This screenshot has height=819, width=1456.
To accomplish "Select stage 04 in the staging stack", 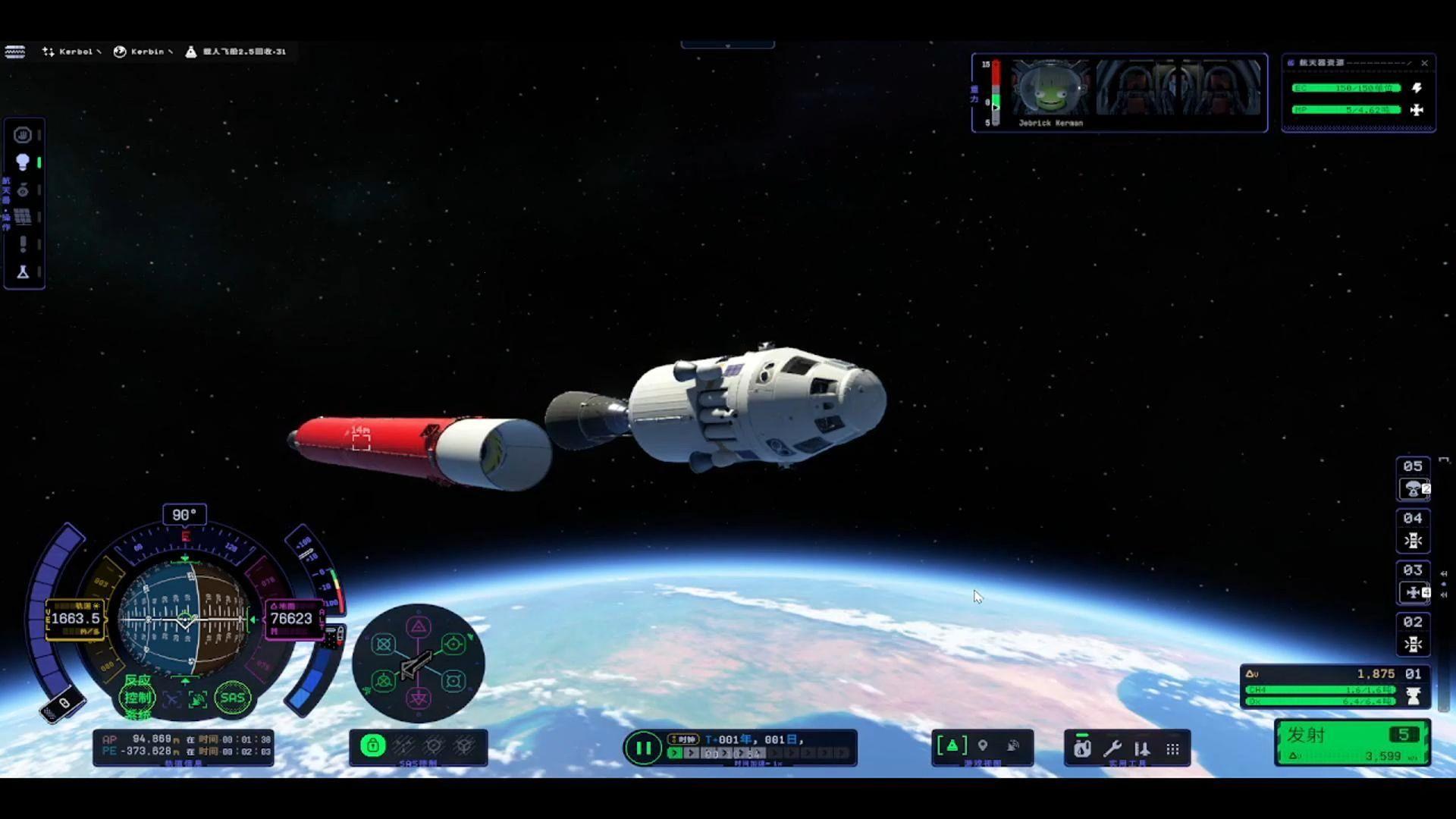I will [x=1413, y=531].
